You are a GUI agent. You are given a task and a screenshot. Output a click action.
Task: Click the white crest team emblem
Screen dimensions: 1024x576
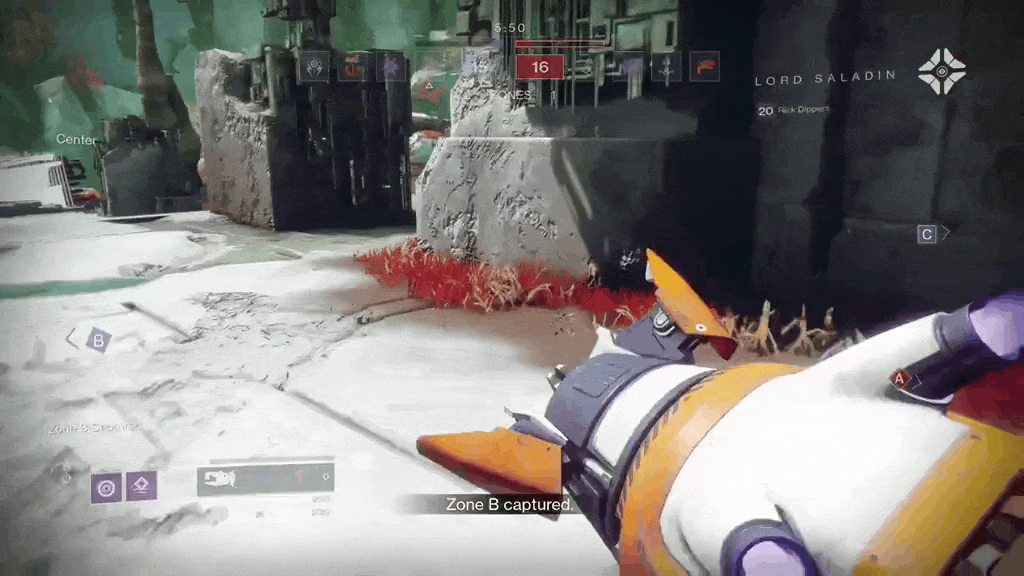(x=313, y=67)
